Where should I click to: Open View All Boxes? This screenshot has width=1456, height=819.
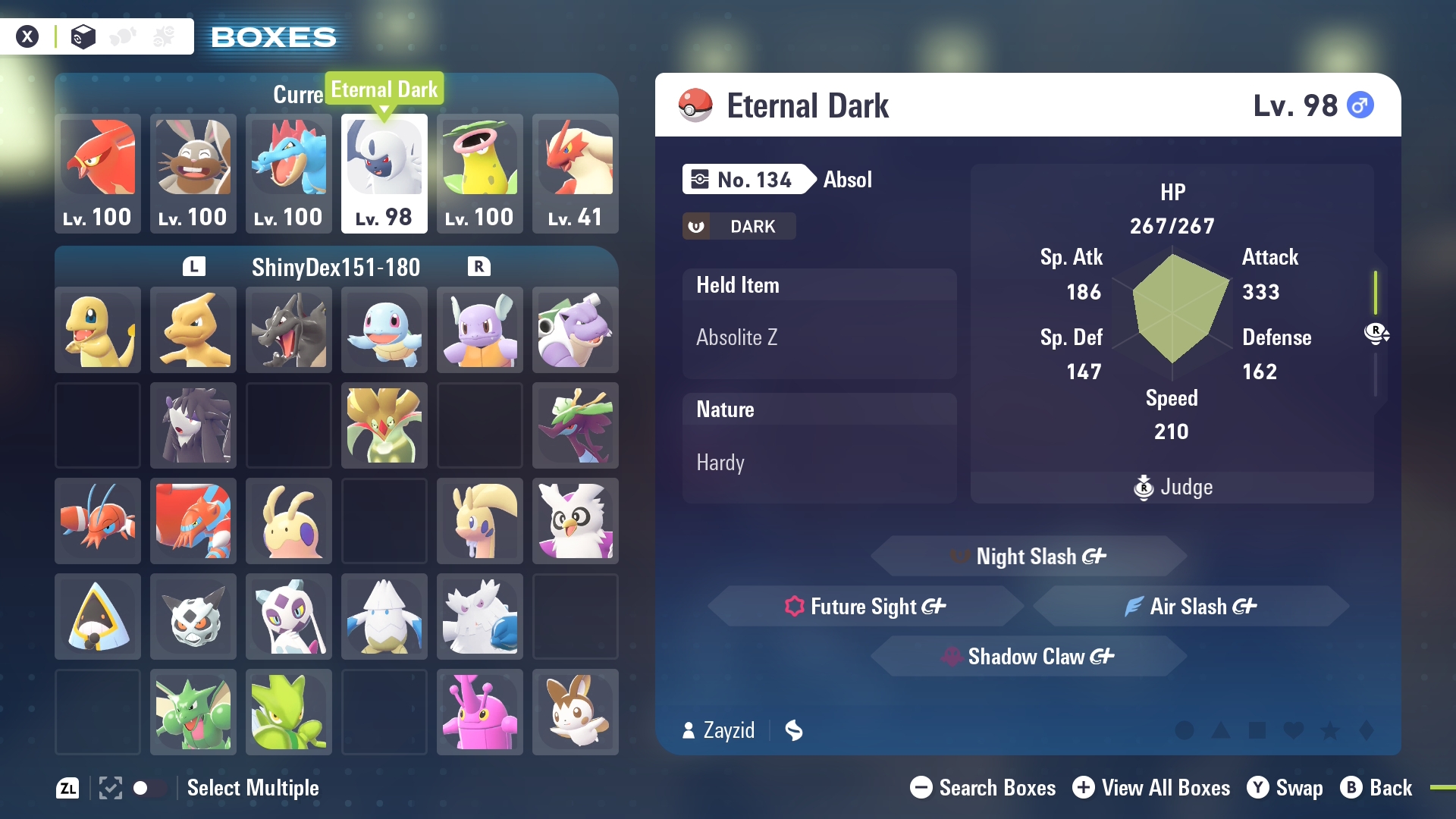[x=1151, y=788]
